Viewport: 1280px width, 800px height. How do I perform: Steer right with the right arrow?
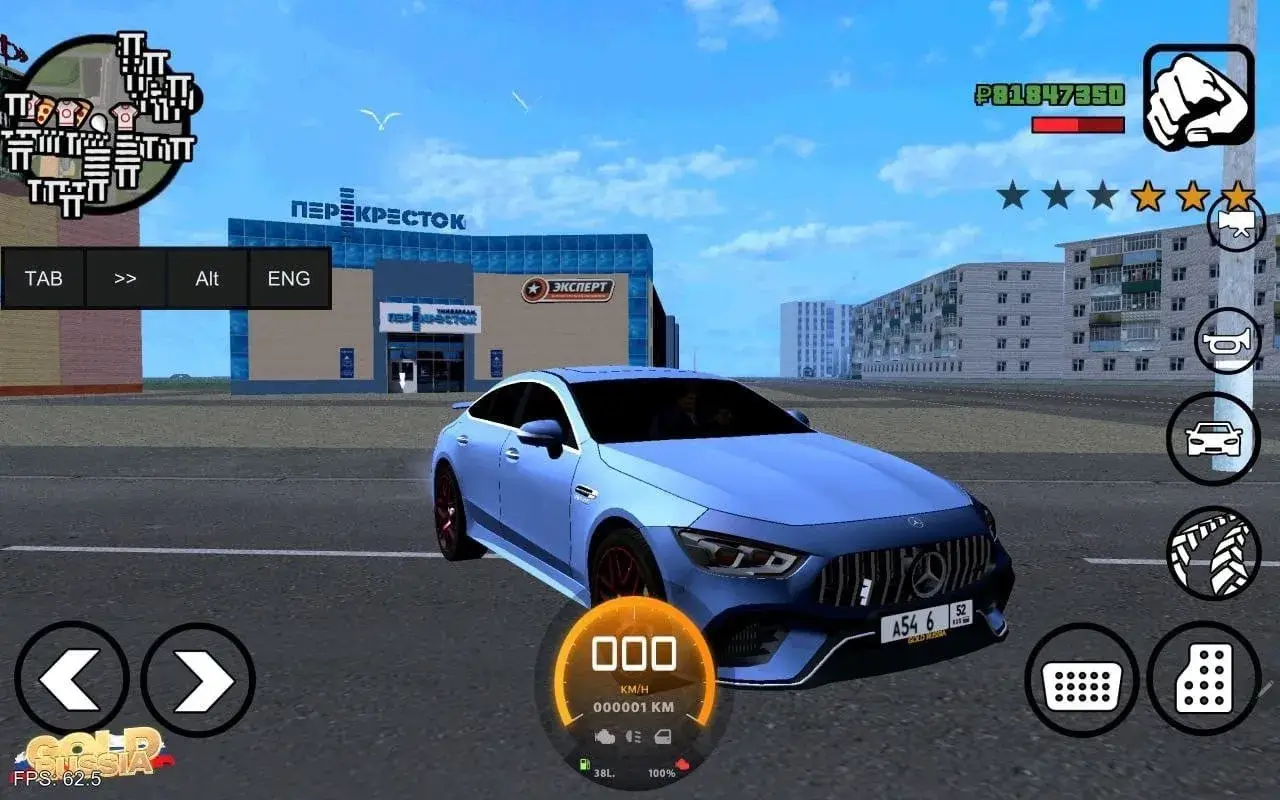(198, 680)
